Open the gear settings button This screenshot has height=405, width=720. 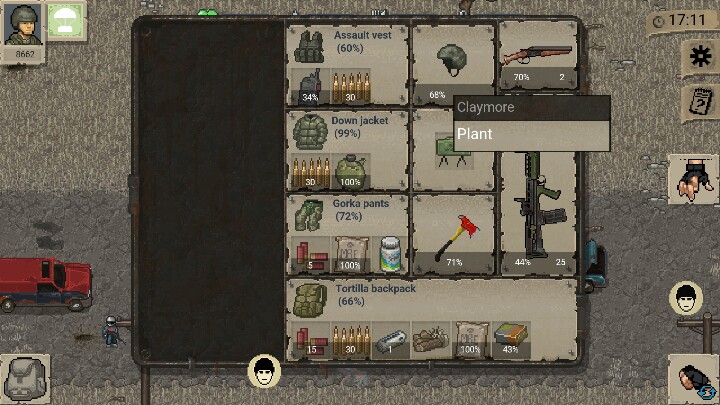point(697,57)
